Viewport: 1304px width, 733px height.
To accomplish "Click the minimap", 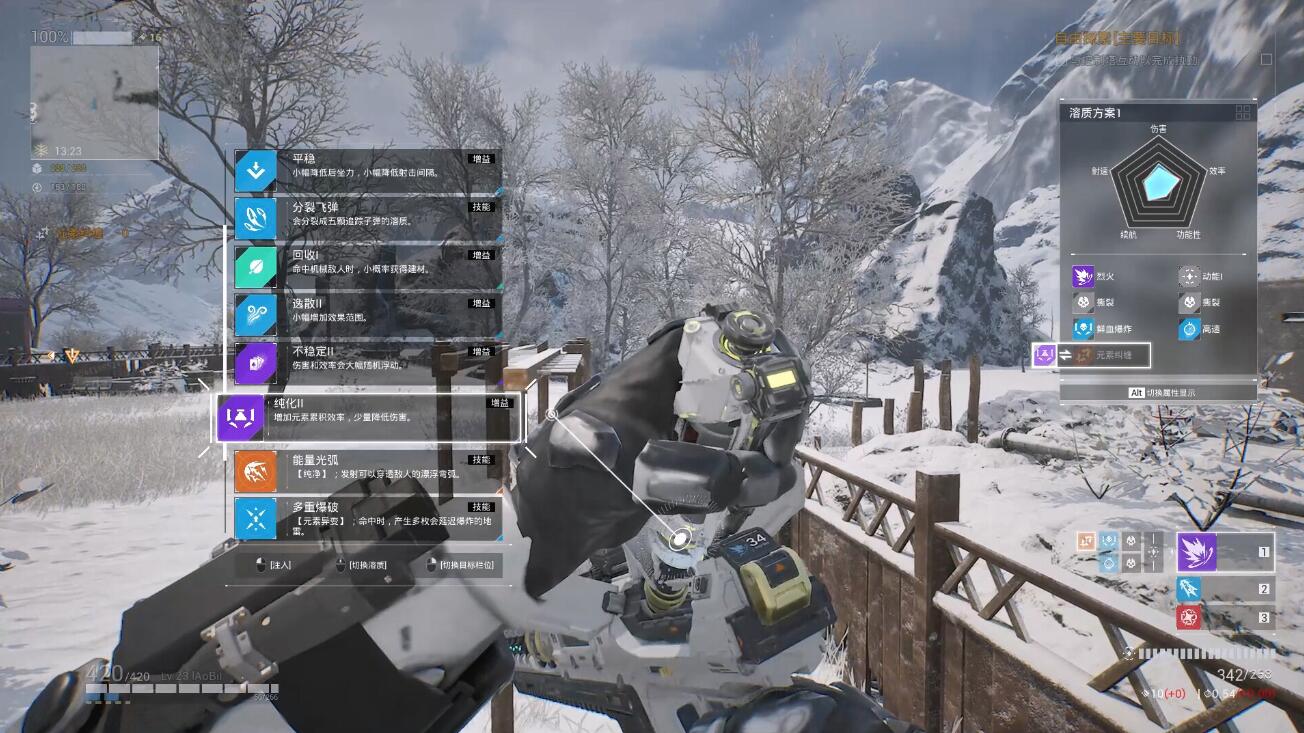I will pyautogui.click(x=94, y=102).
